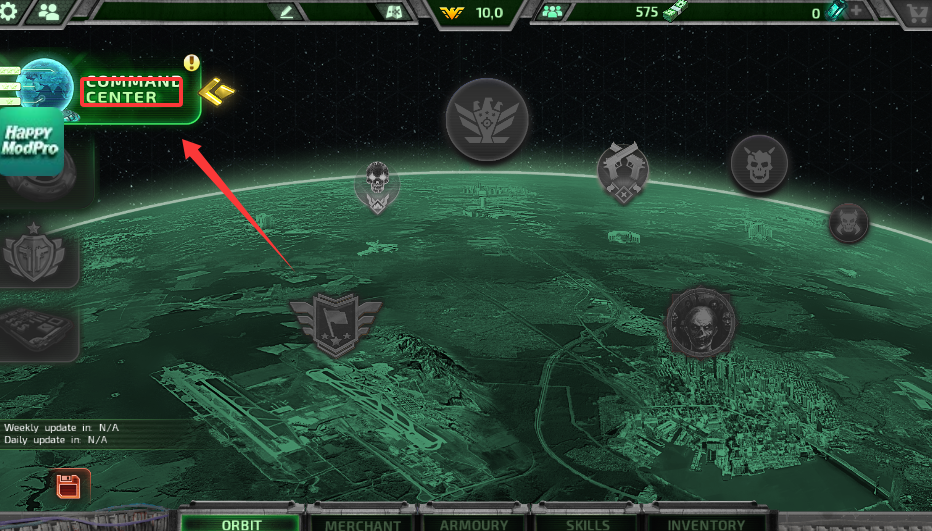The height and width of the screenshot is (531, 932).
Task: Open the friends/players icon in top bar
Action: click(48, 11)
